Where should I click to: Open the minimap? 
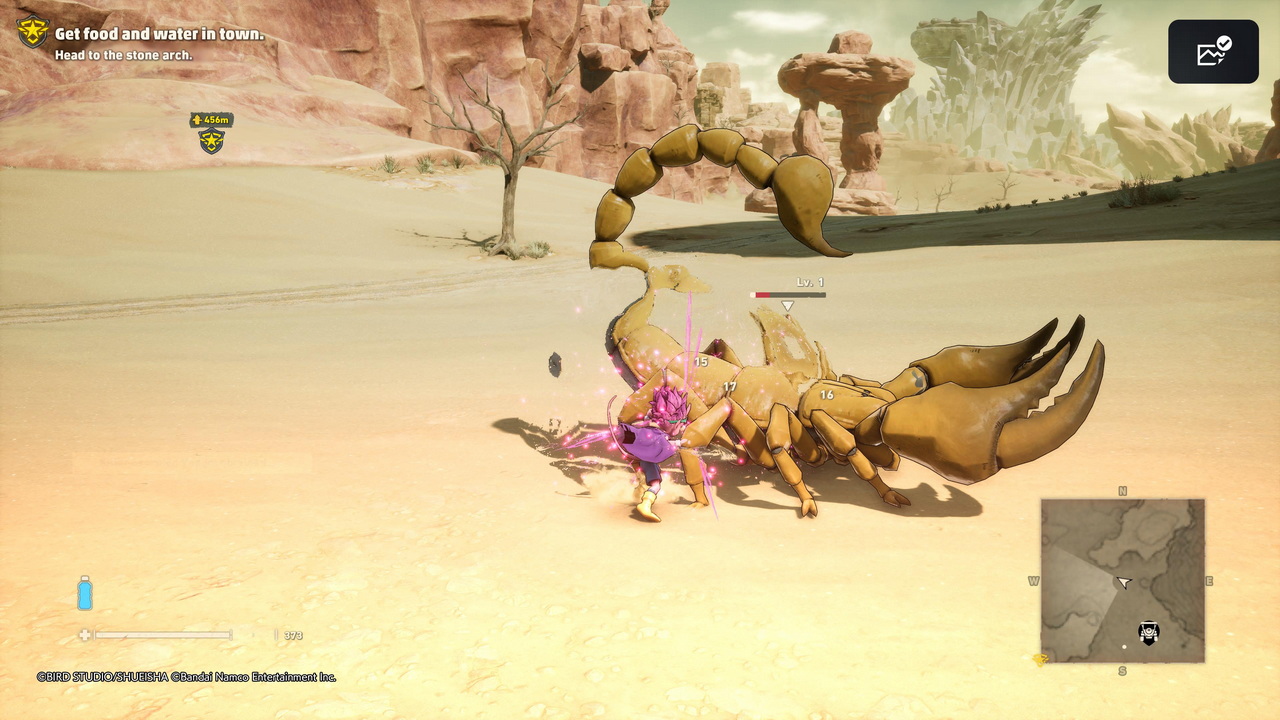pos(1122,580)
